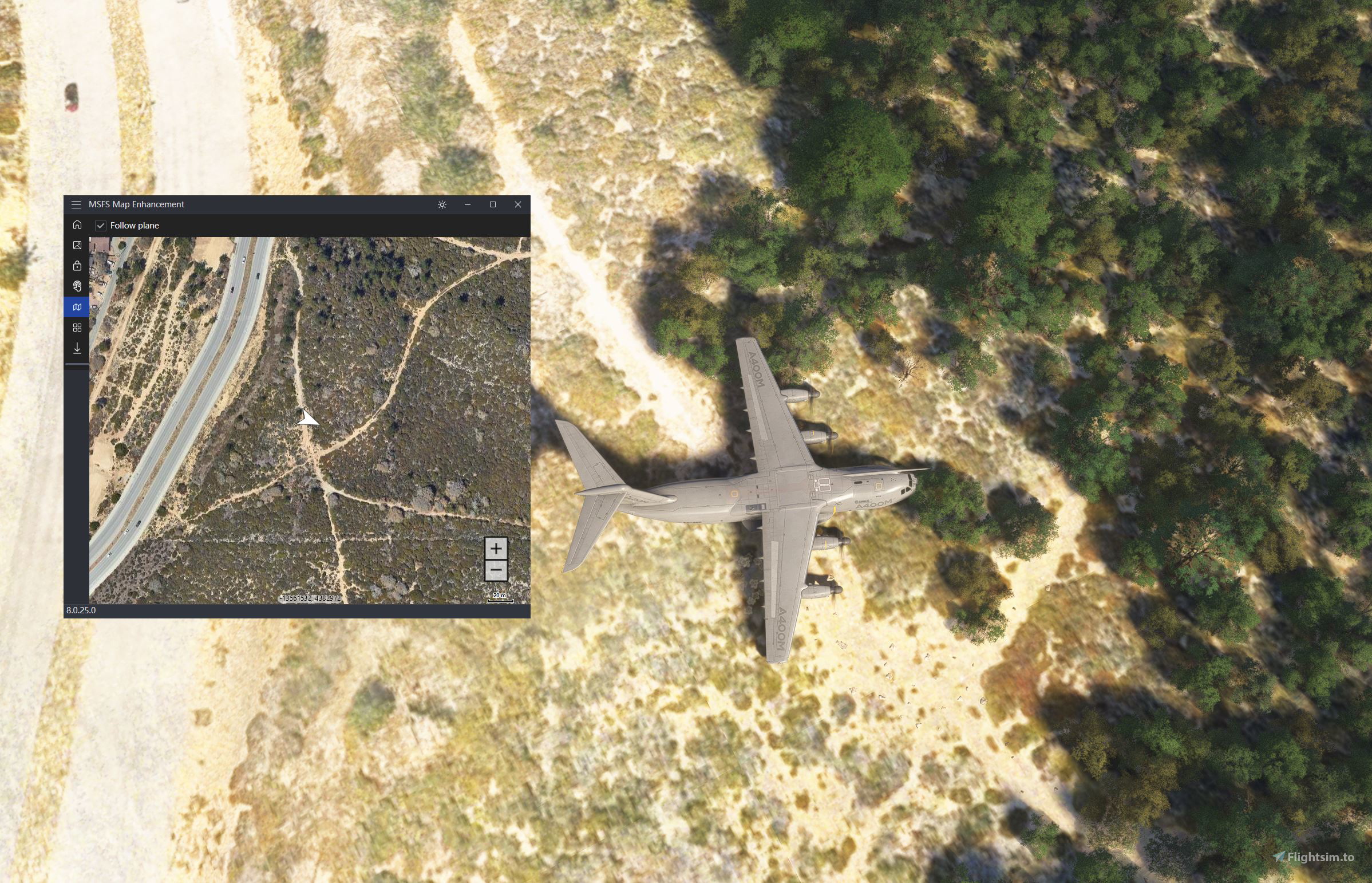Open the Home page sidebar icon
This screenshot has height=883, width=1372.
(77, 225)
